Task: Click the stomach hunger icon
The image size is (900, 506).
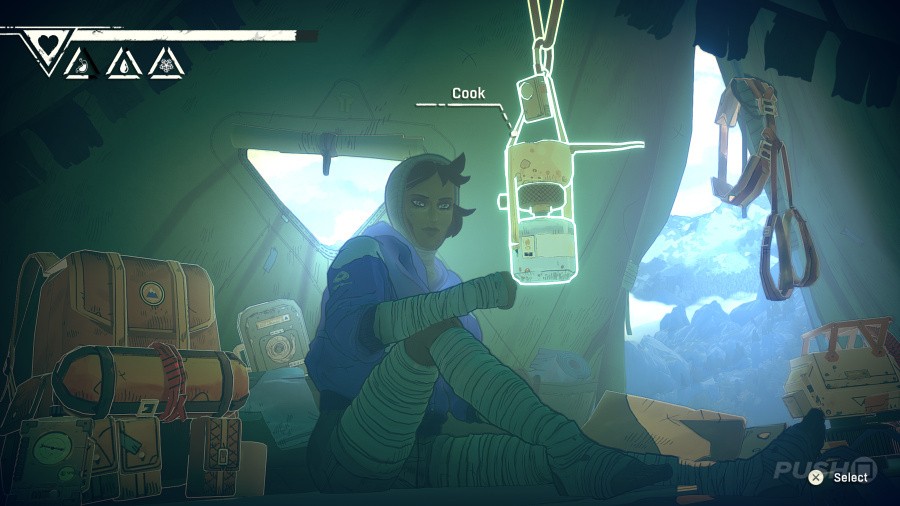Action: [79, 65]
